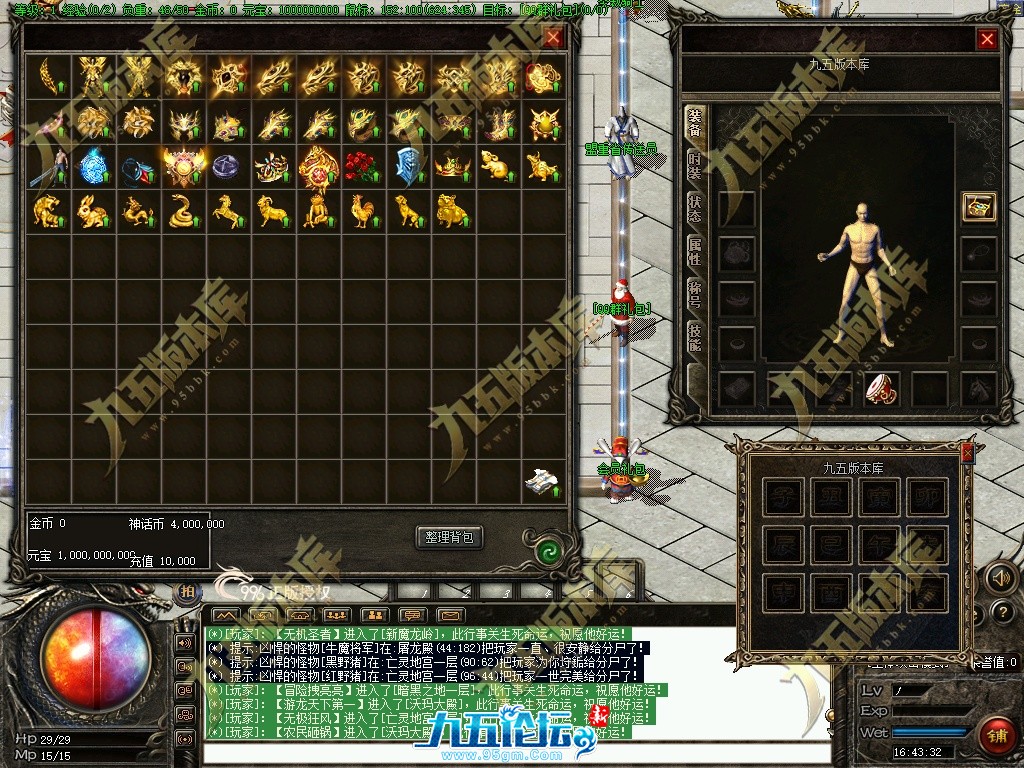Switch to the 时装 fashion tab
The width and height of the screenshot is (1024, 768).
coord(694,166)
